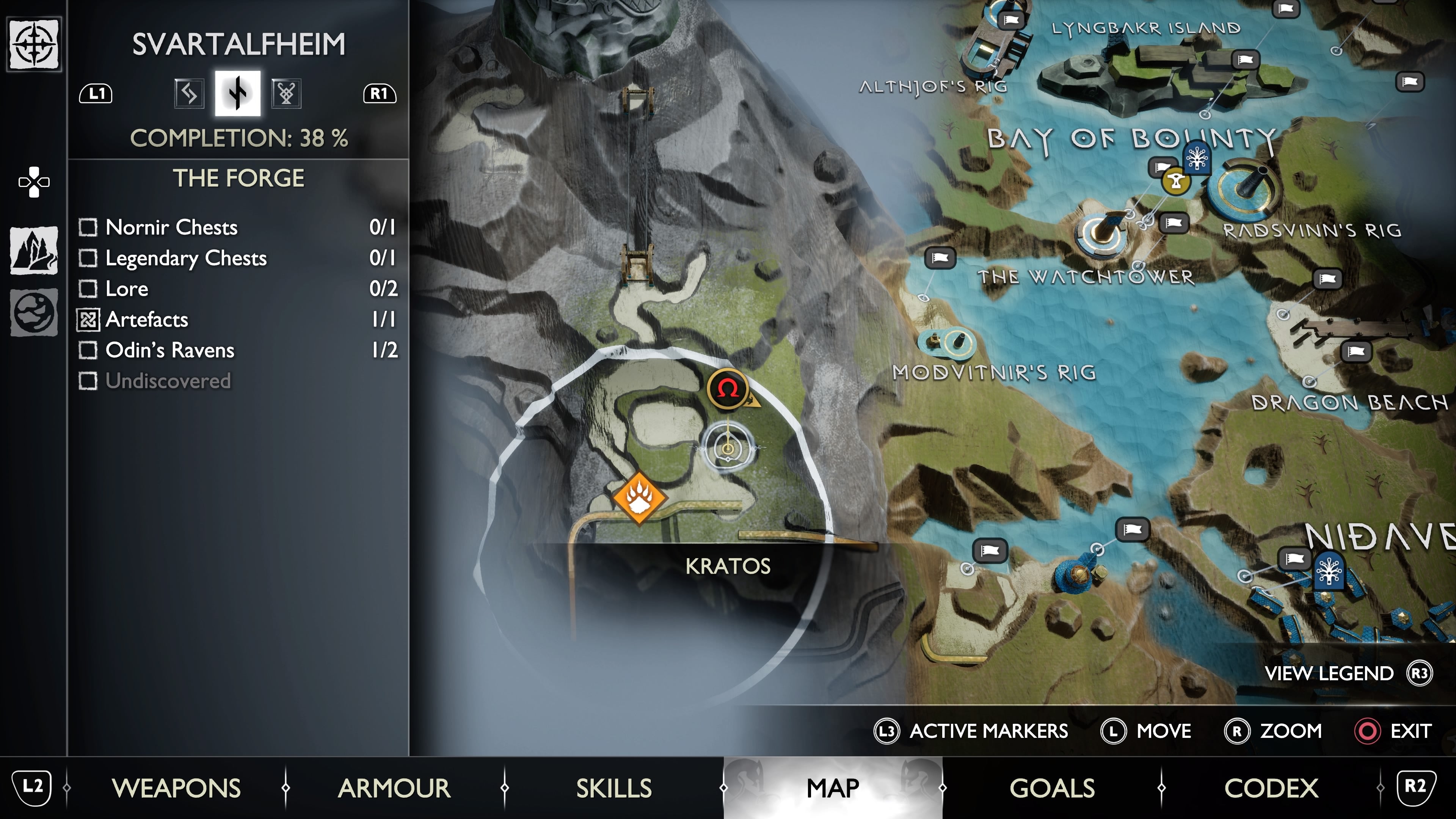Activate the ACTIVE MARKERS control
Image resolution: width=1456 pixels, height=819 pixels.
point(986,731)
